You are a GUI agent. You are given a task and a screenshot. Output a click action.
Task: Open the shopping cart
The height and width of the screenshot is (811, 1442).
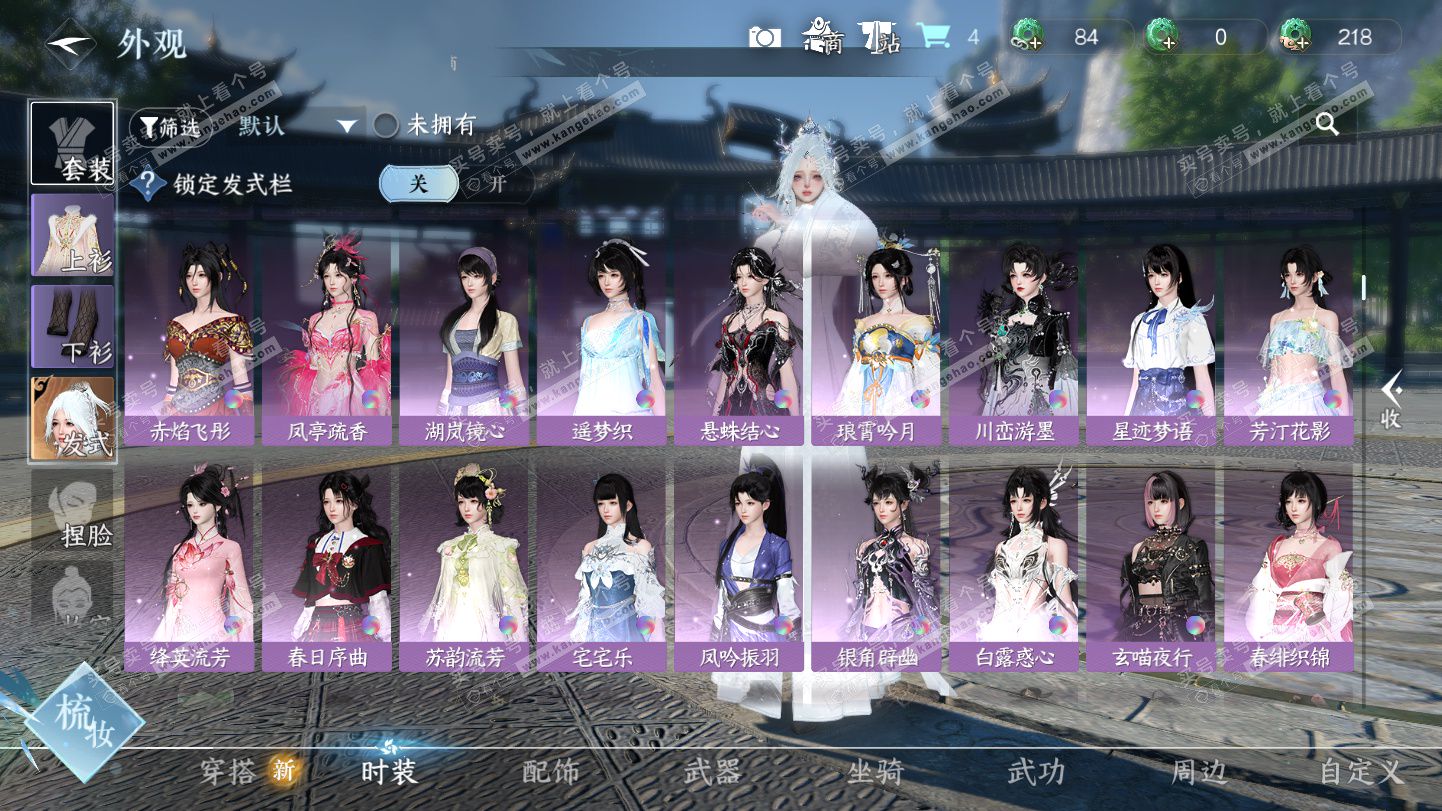point(934,37)
